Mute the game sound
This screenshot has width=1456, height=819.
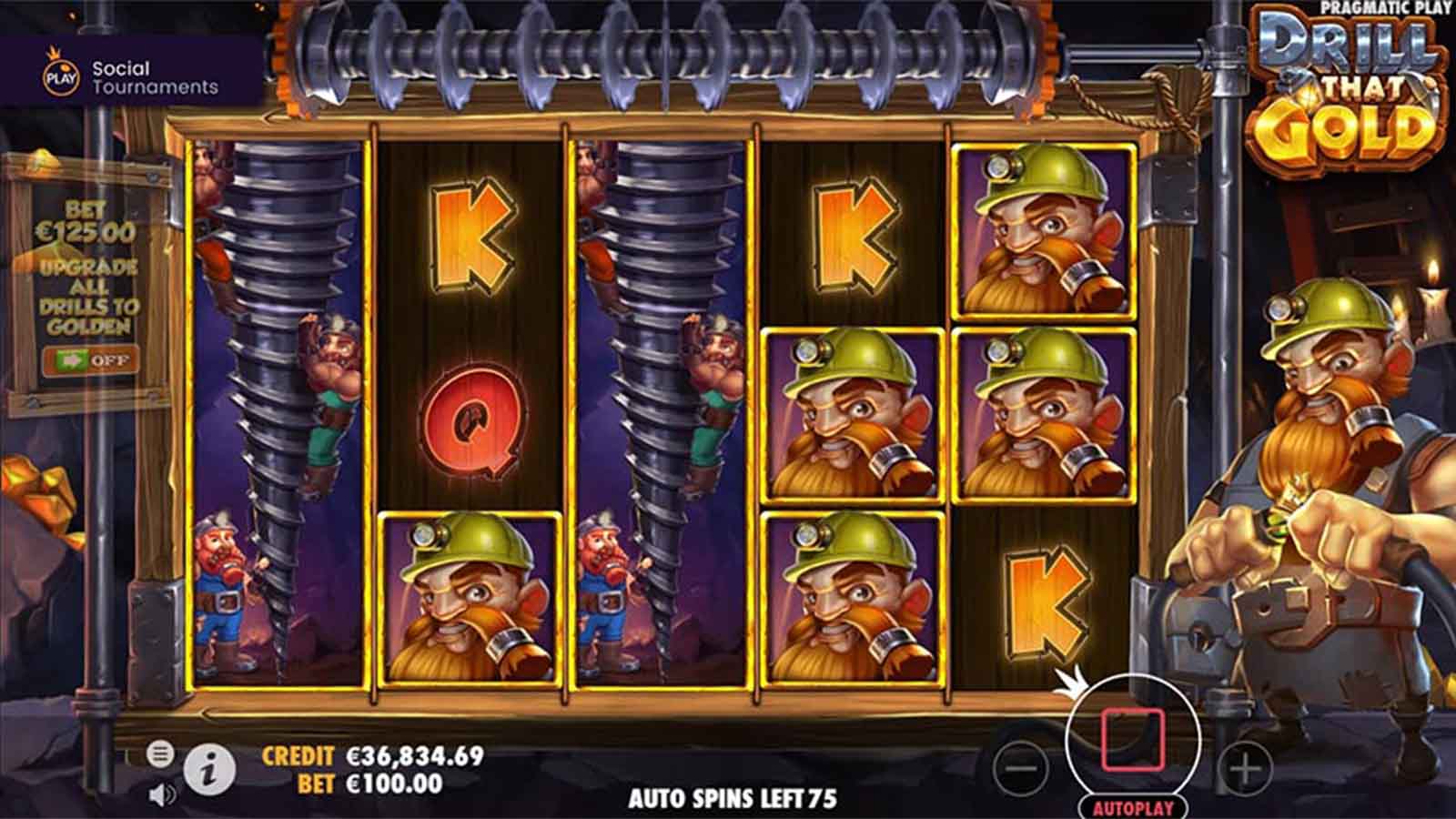[x=161, y=796]
